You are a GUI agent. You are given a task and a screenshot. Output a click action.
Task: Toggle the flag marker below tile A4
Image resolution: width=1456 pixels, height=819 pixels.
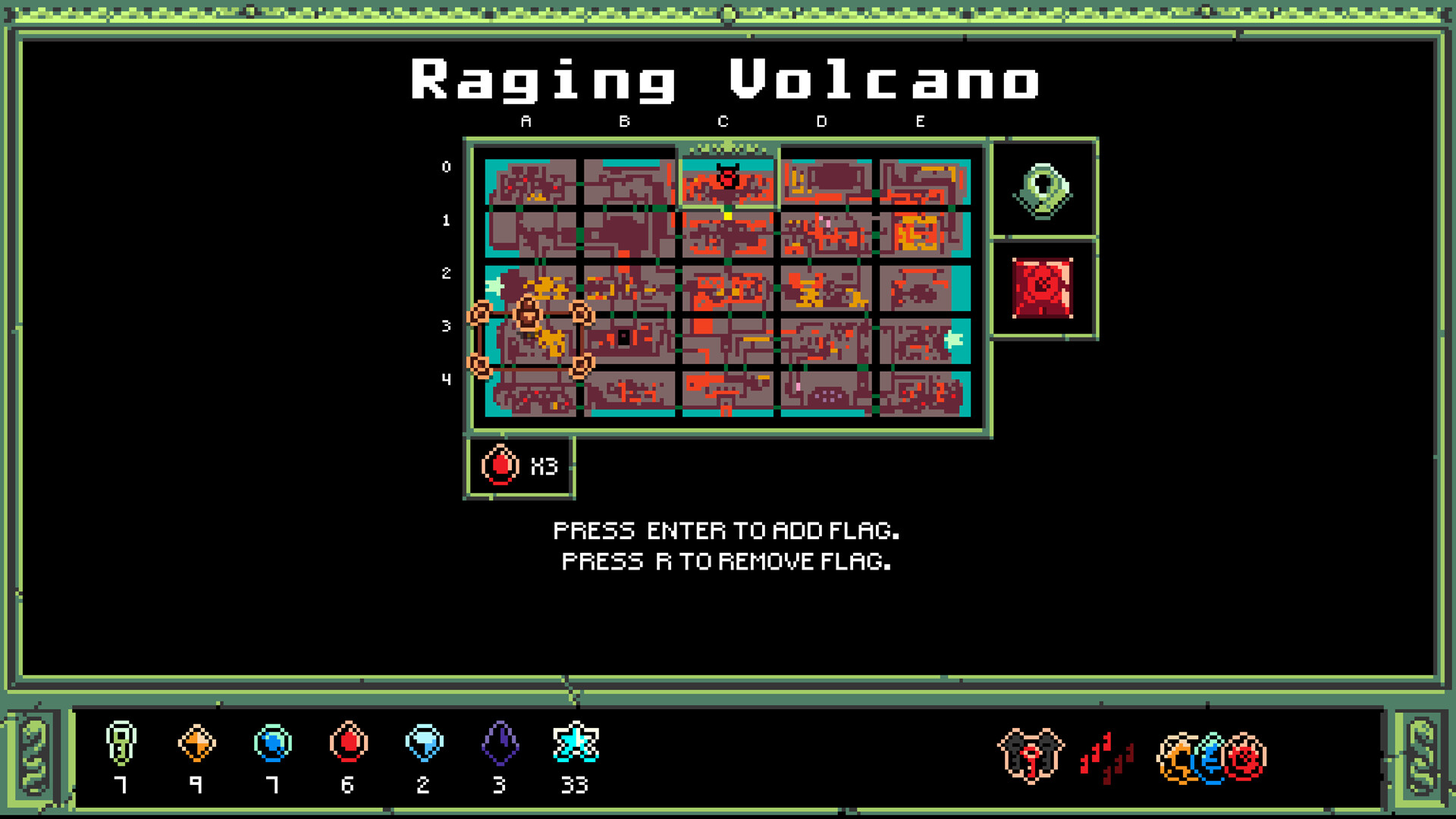[x=480, y=366]
